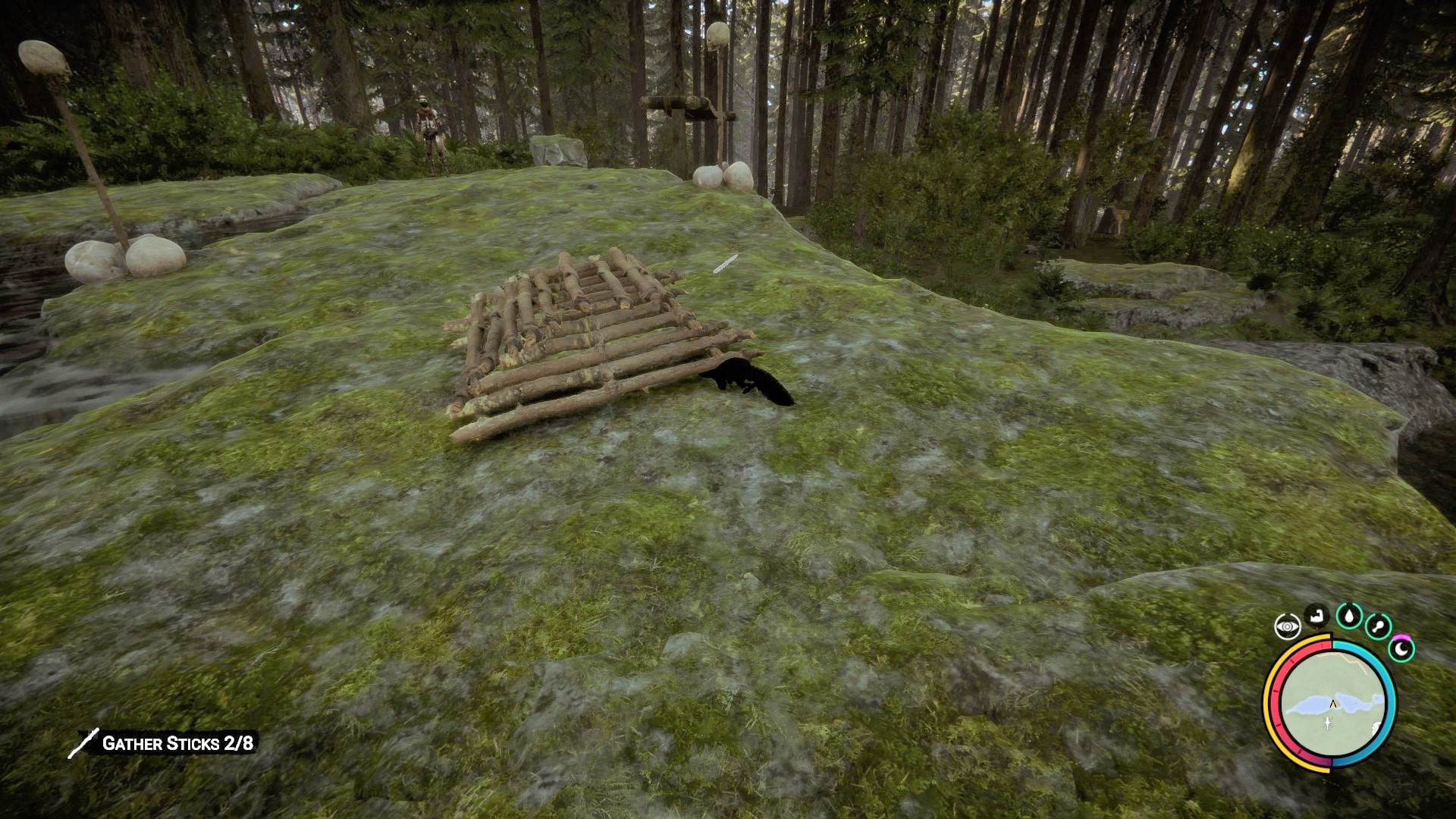This screenshot has width=1456, height=819.
Task: Click the distant cannibal standing between trees
Action: [x=427, y=121]
